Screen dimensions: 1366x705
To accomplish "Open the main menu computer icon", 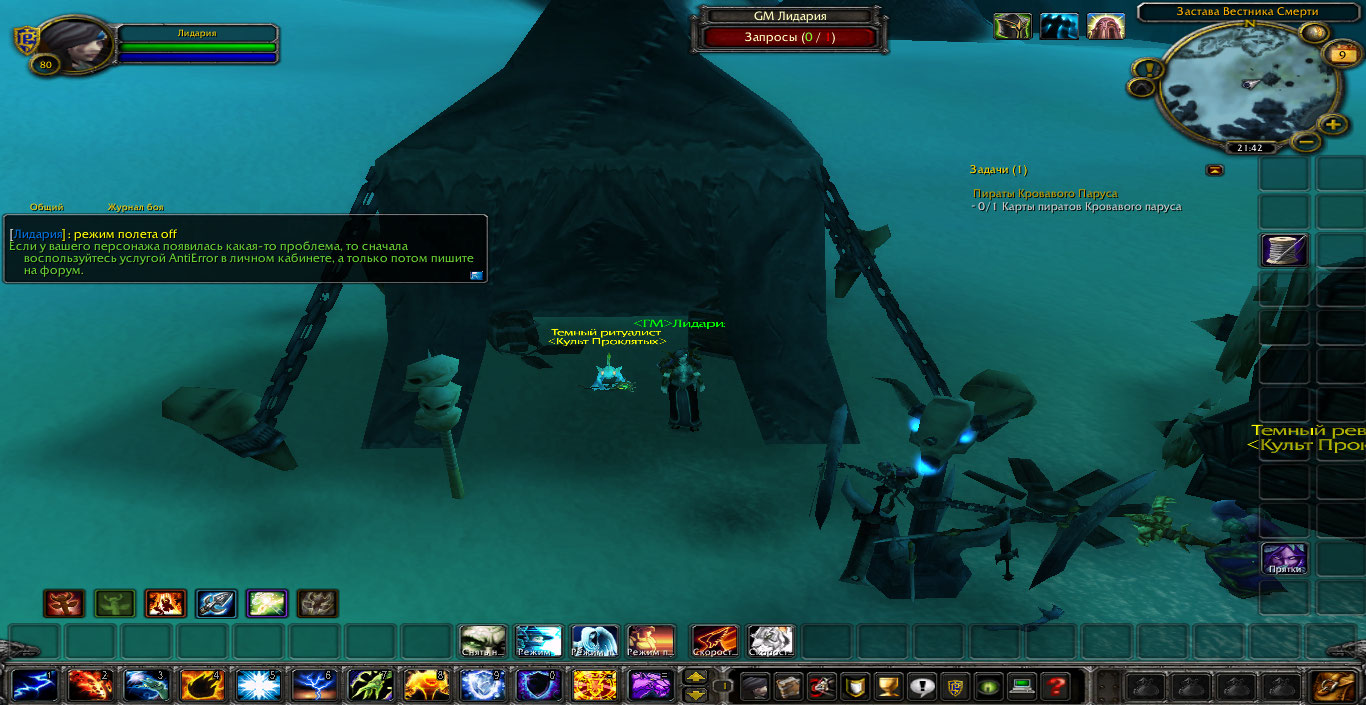I will click(1021, 686).
